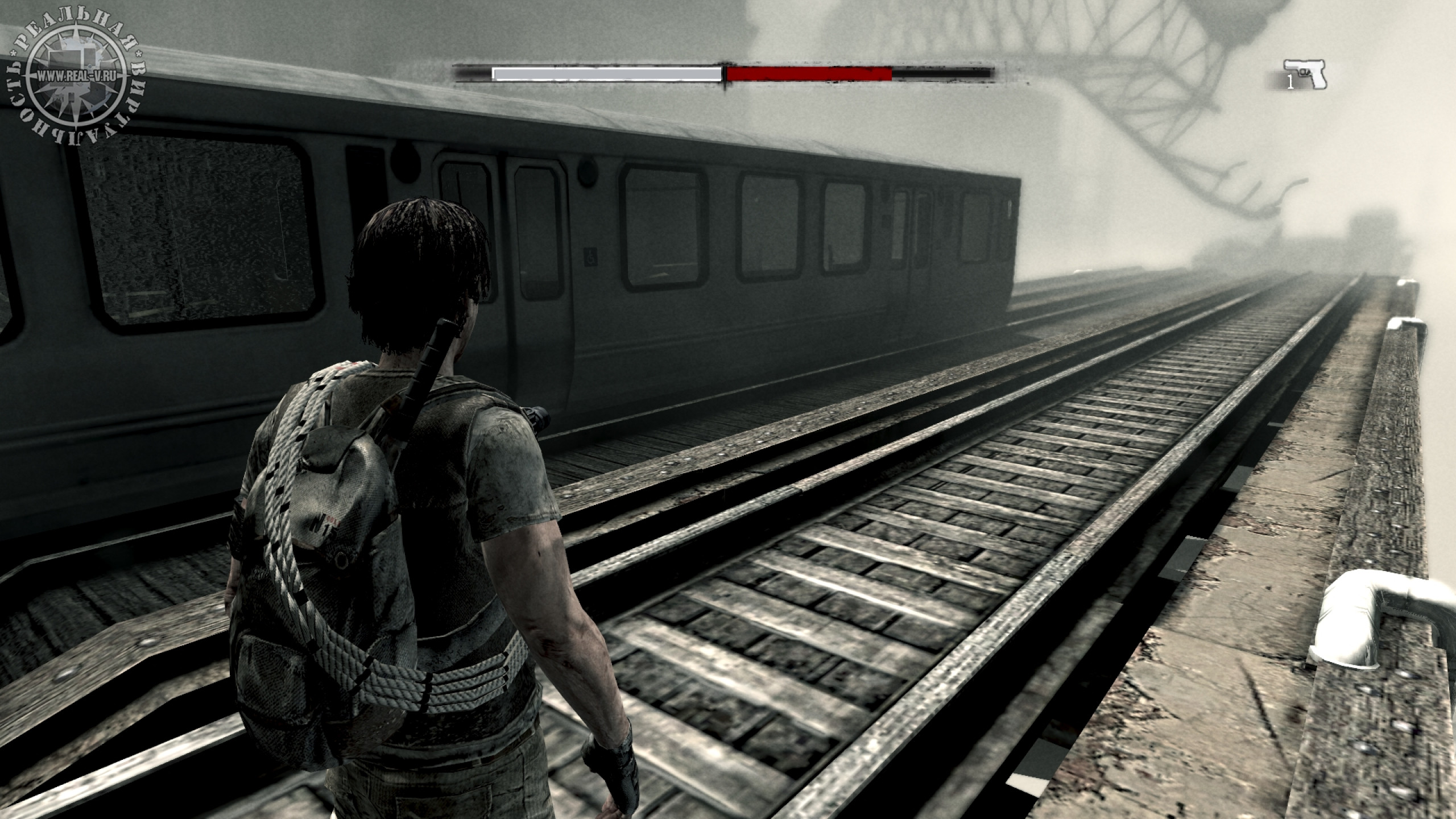The image size is (1456, 819).
Task: Select the pistol weapon icon
Action: (1306, 74)
